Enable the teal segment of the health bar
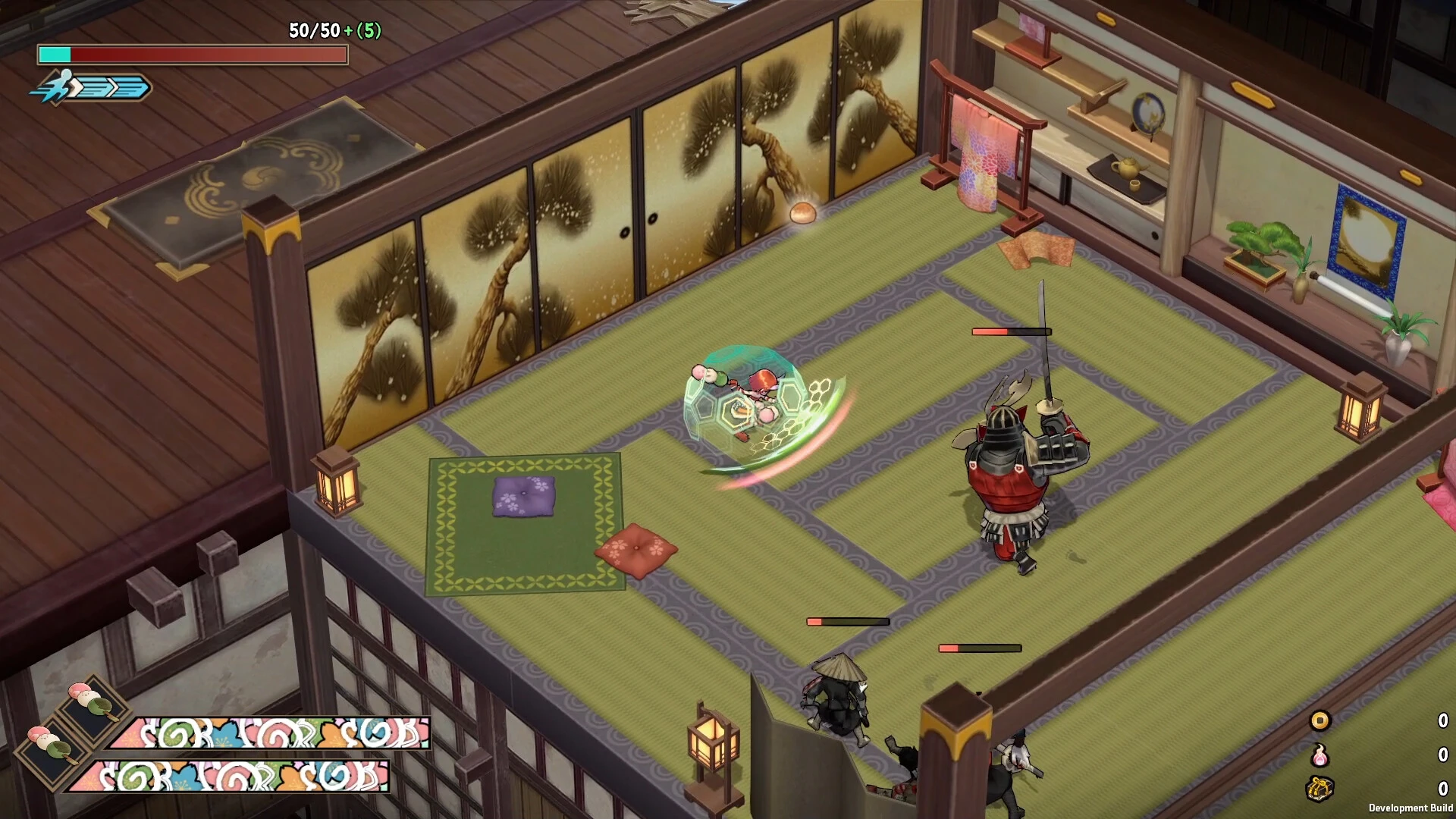 (55, 55)
